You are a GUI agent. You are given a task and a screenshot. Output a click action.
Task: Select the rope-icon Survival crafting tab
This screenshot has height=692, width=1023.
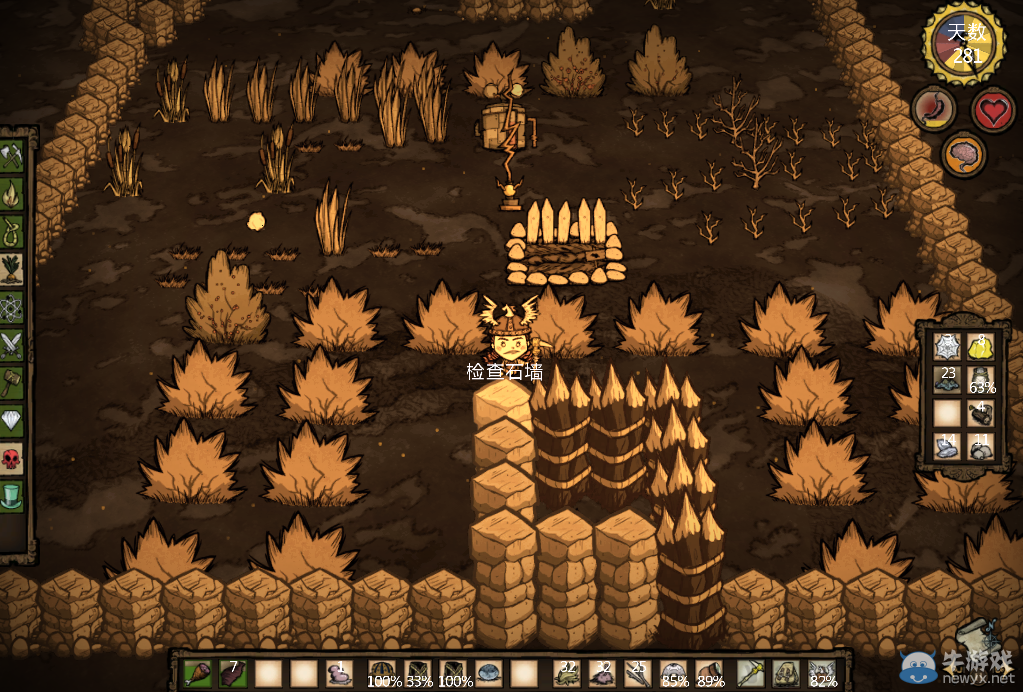(12, 231)
